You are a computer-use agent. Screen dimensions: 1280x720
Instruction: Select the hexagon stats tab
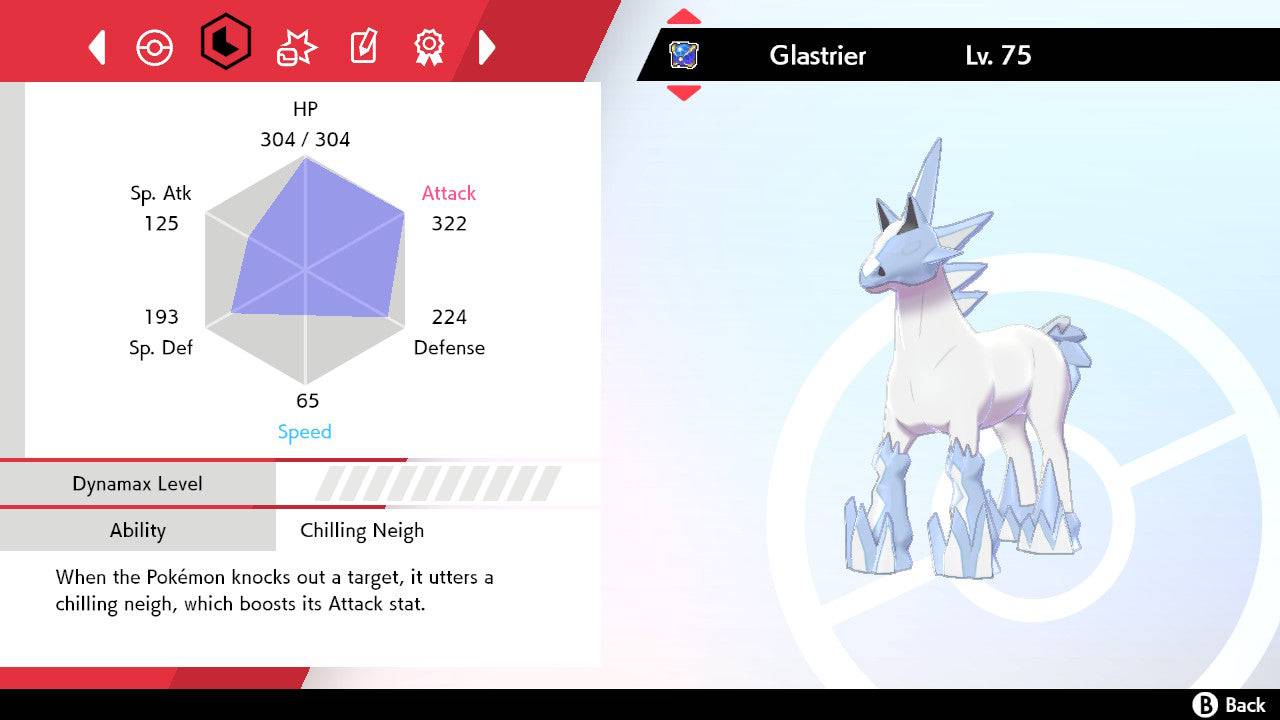[x=225, y=43]
